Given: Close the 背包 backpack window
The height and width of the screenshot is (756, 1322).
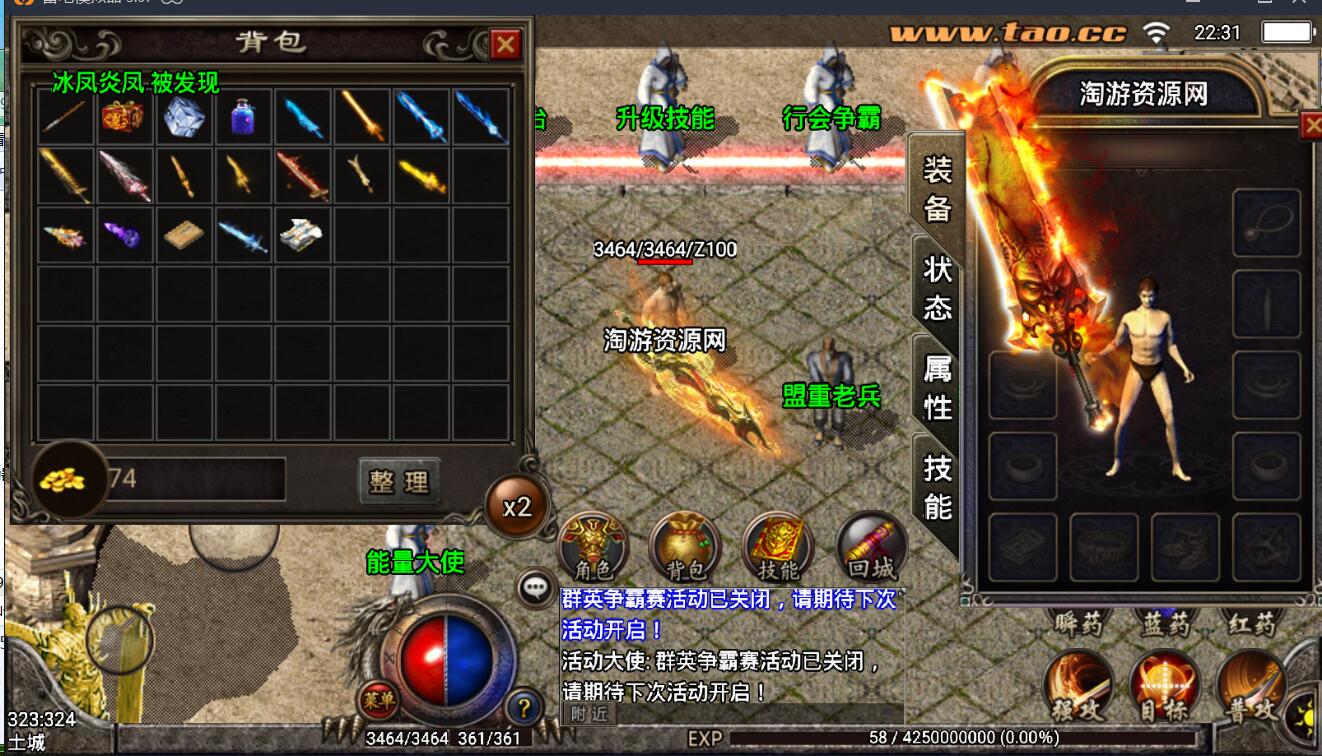Looking at the screenshot, I should [506, 44].
